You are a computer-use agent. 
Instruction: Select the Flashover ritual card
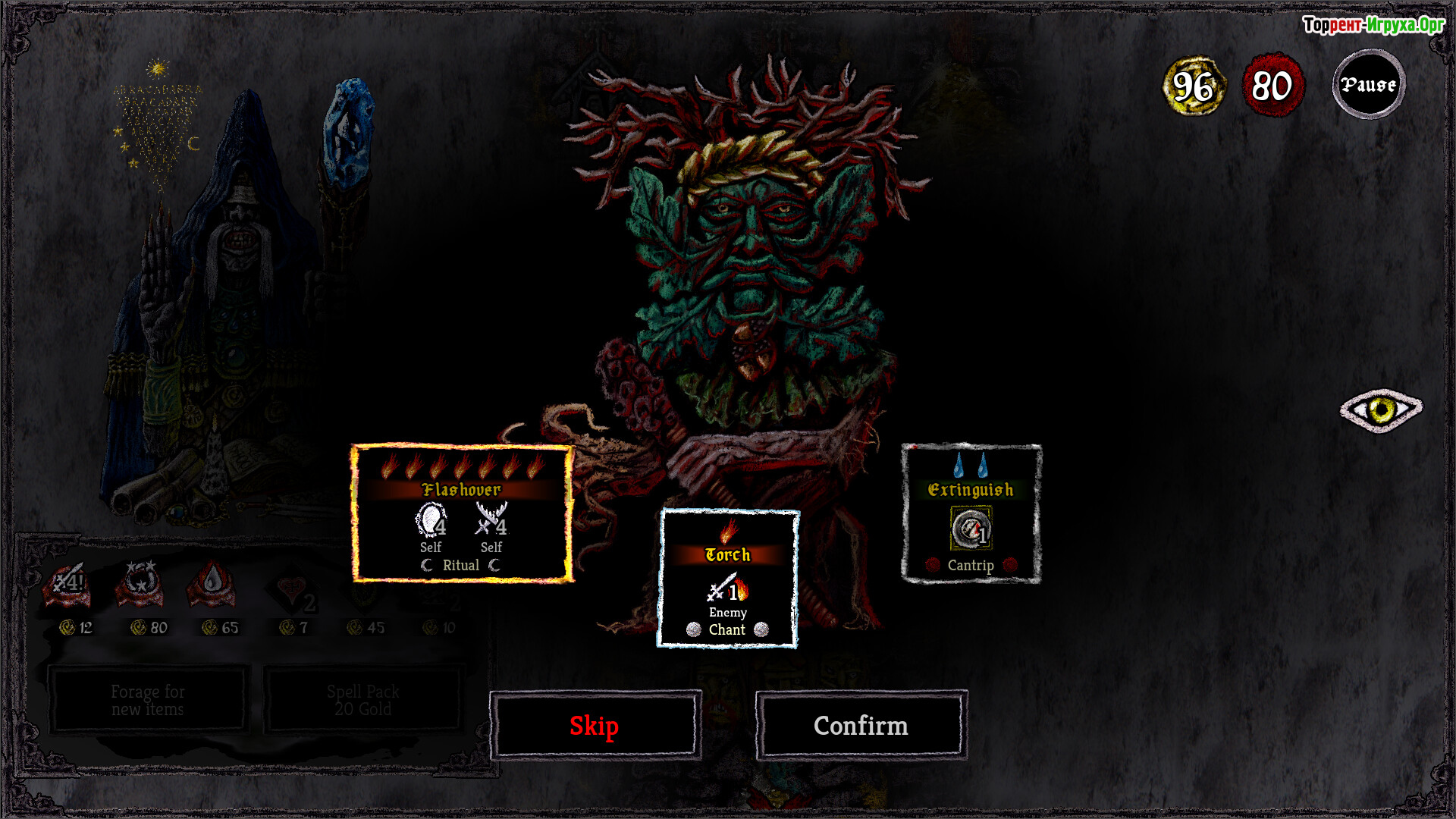(x=462, y=514)
